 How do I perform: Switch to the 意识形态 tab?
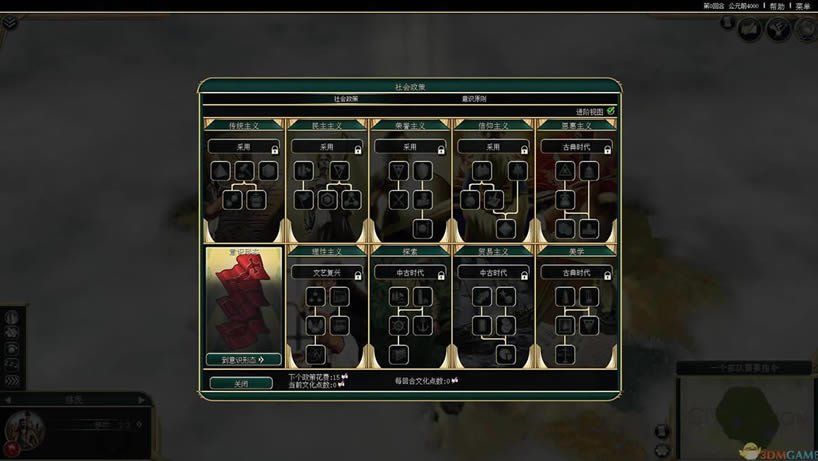tap(474, 99)
